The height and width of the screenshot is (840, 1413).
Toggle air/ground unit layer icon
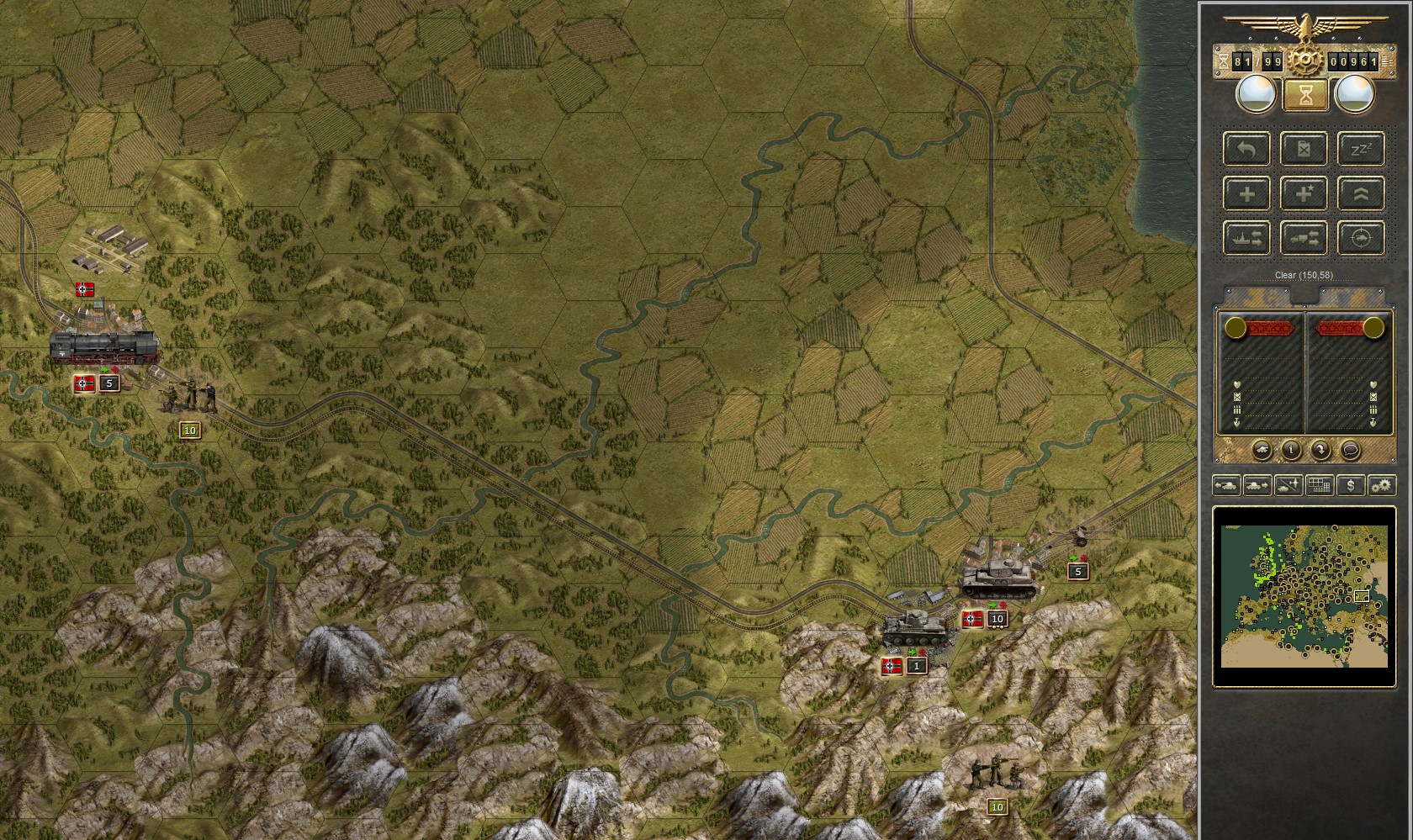[1286, 486]
